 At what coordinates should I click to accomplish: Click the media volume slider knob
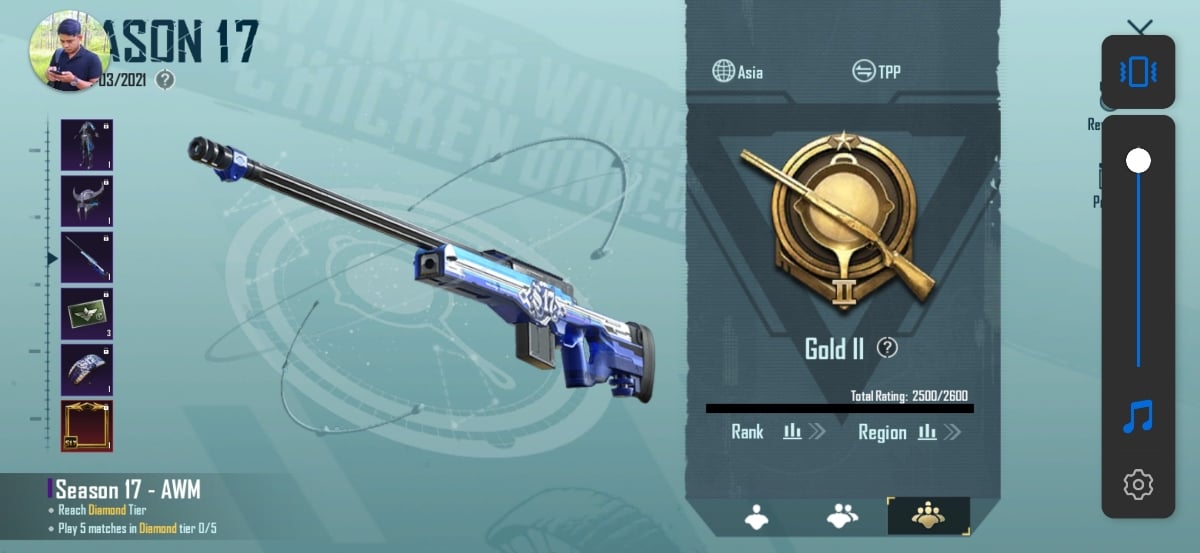point(1138,160)
